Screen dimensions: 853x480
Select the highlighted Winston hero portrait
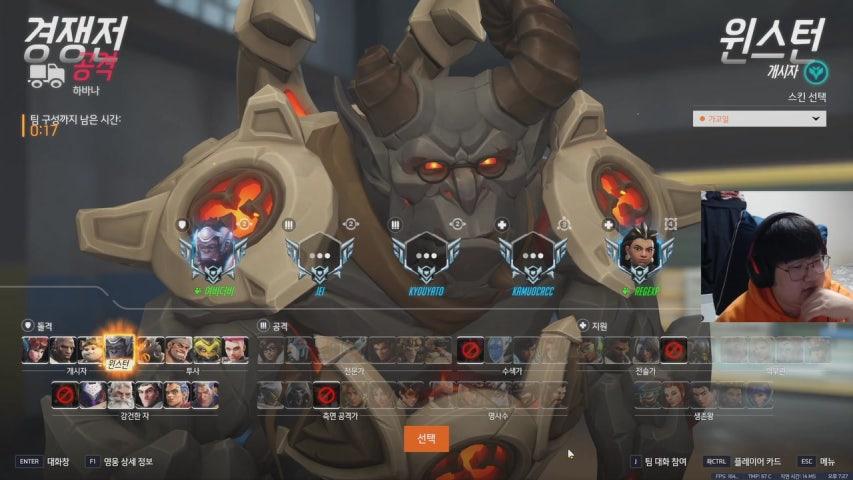(119, 349)
